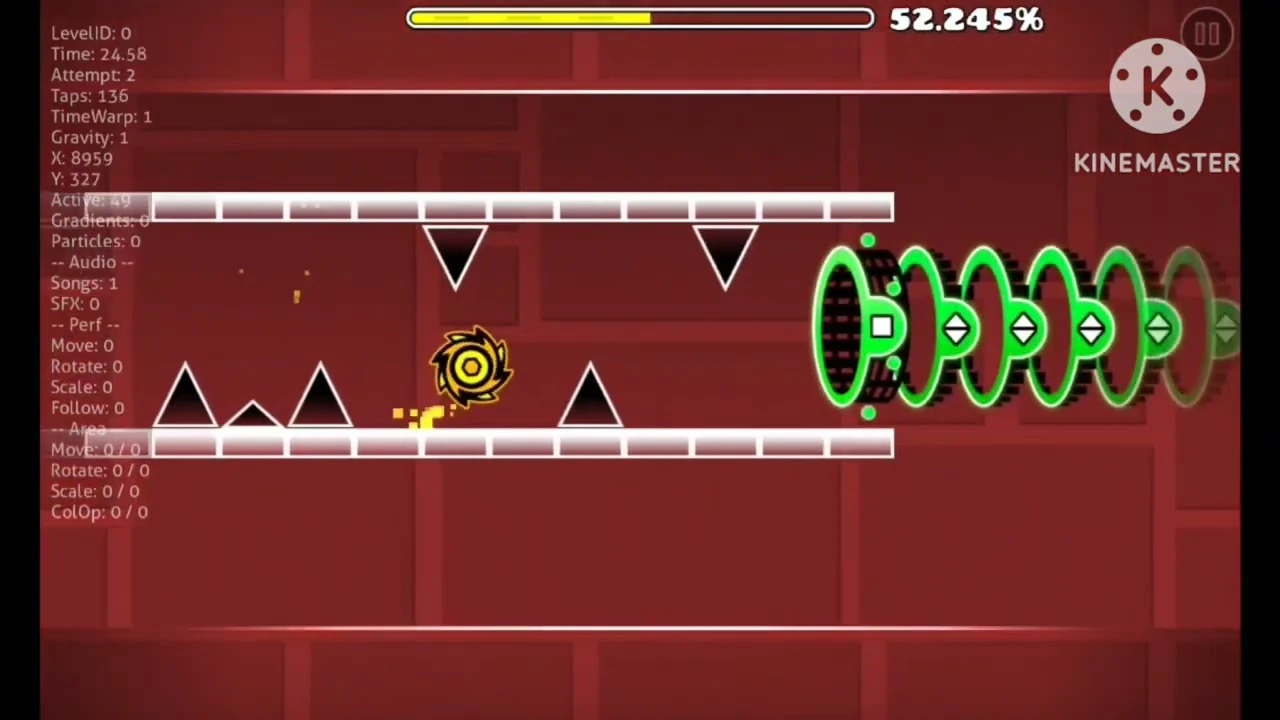This screenshot has height=720, width=1280.
Task: Select the yellow saw-blade player icon
Action: (470, 367)
